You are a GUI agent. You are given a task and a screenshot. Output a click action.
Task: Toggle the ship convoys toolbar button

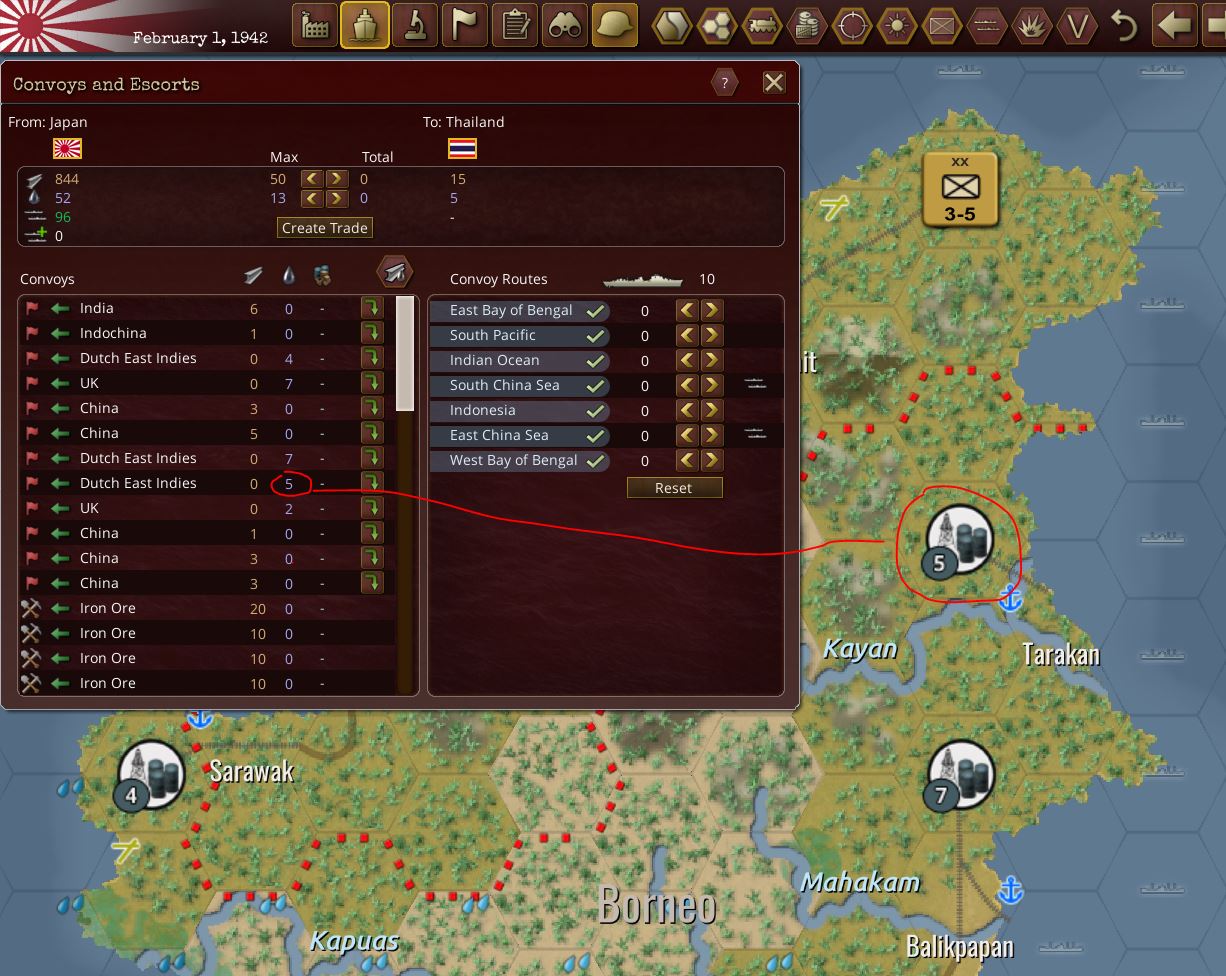[365, 26]
